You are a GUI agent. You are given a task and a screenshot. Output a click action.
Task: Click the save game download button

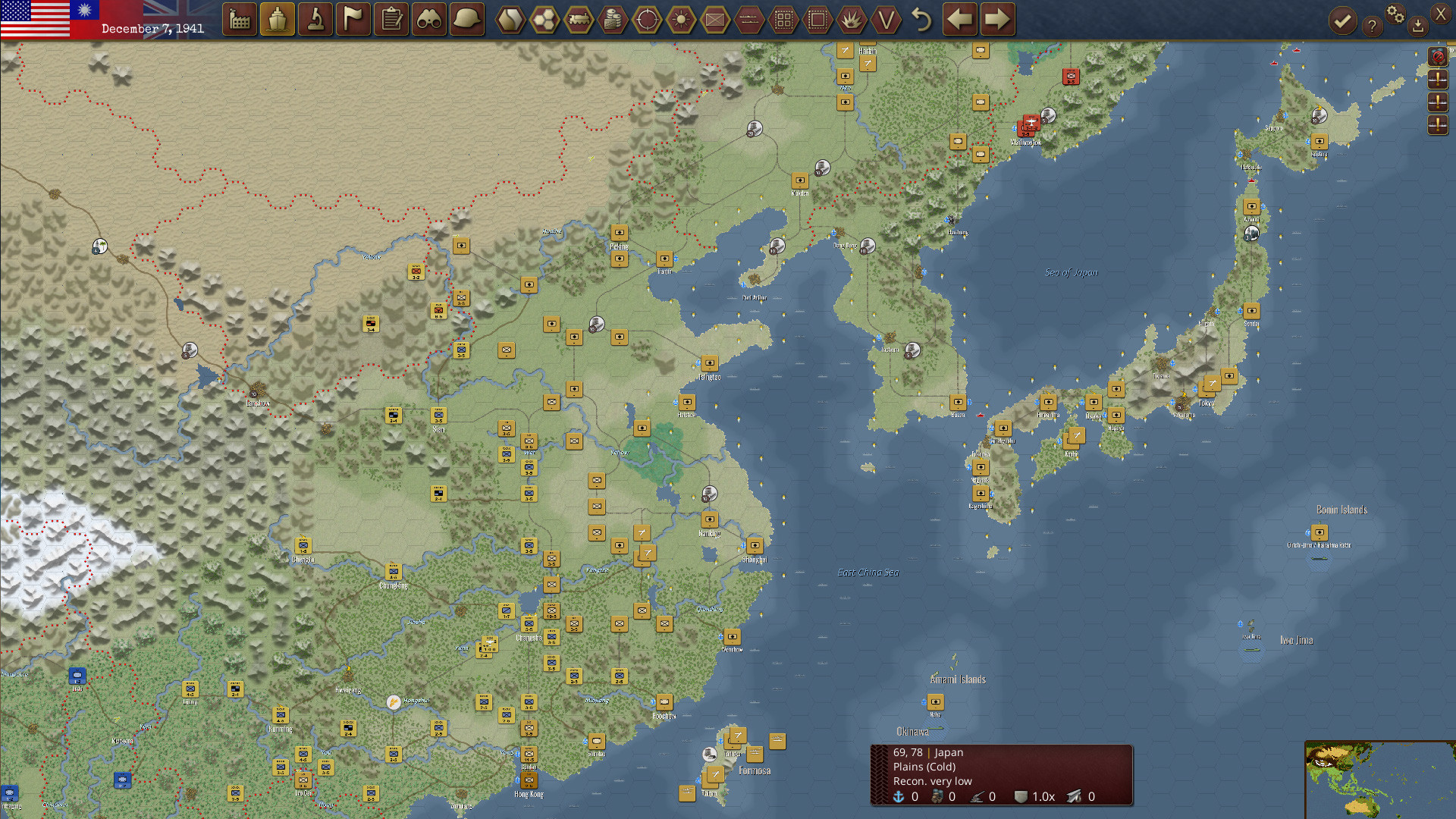1417,27
